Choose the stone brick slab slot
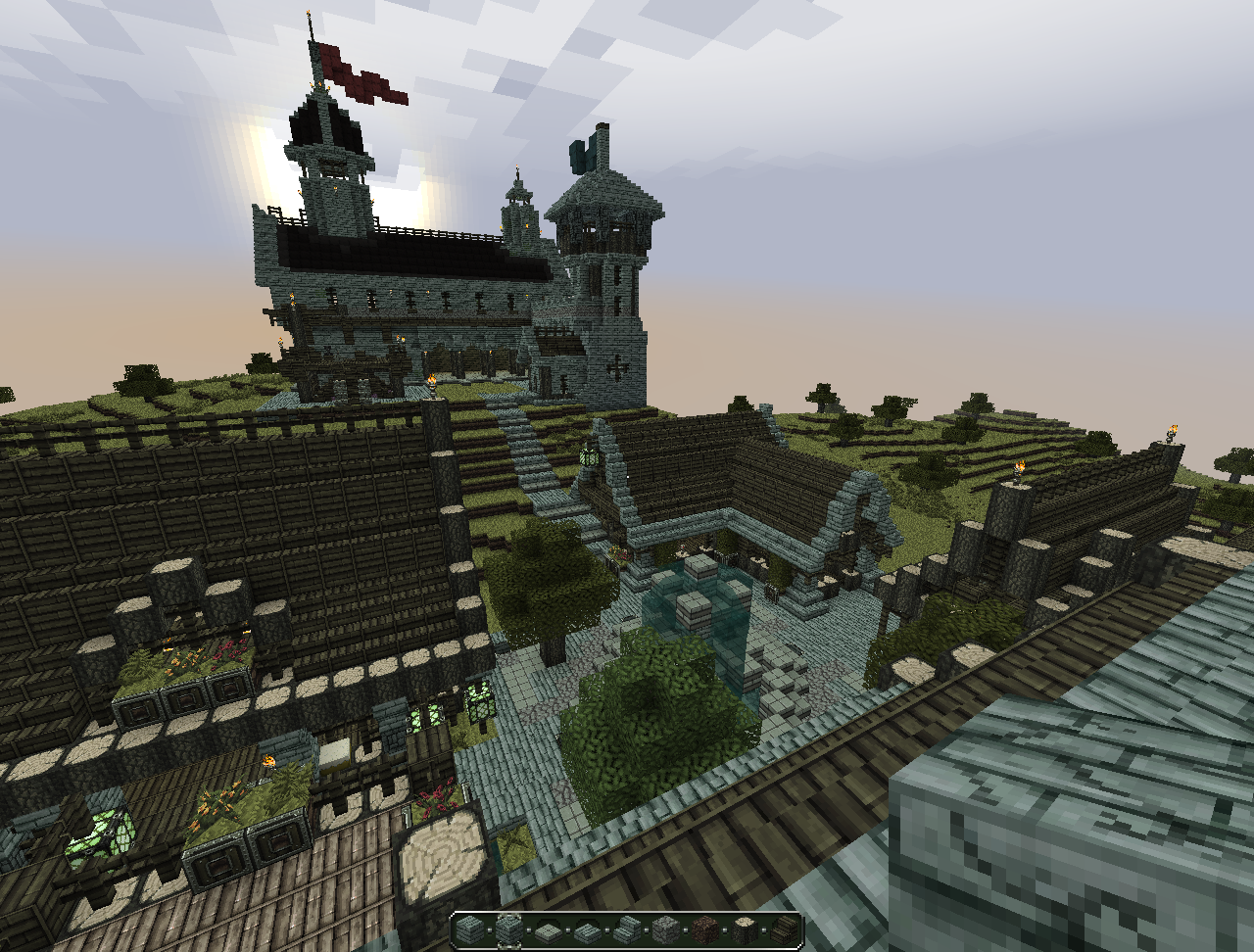Image resolution: width=1254 pixels, height=952 pixels. pos(586,929)
